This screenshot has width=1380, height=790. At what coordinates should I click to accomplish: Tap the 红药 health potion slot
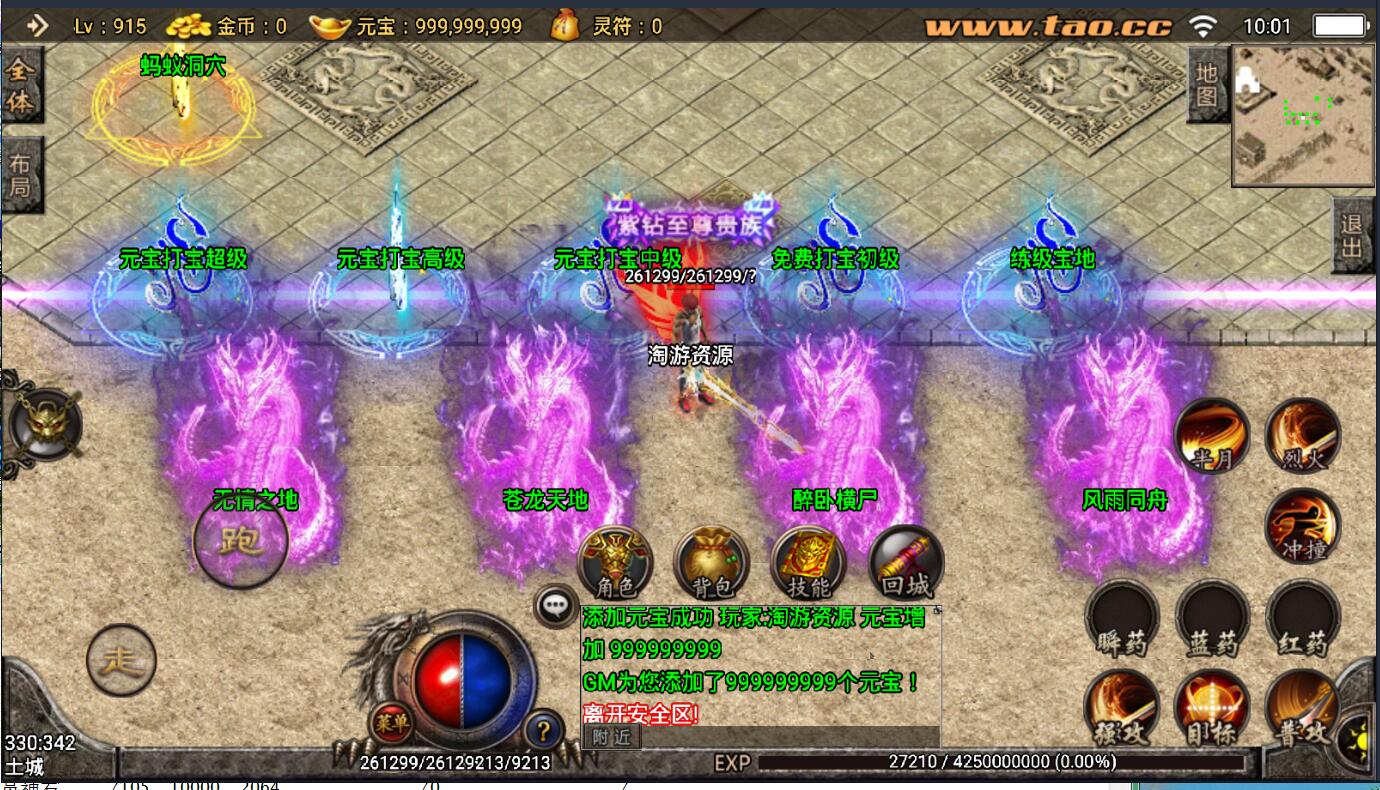1302,618
